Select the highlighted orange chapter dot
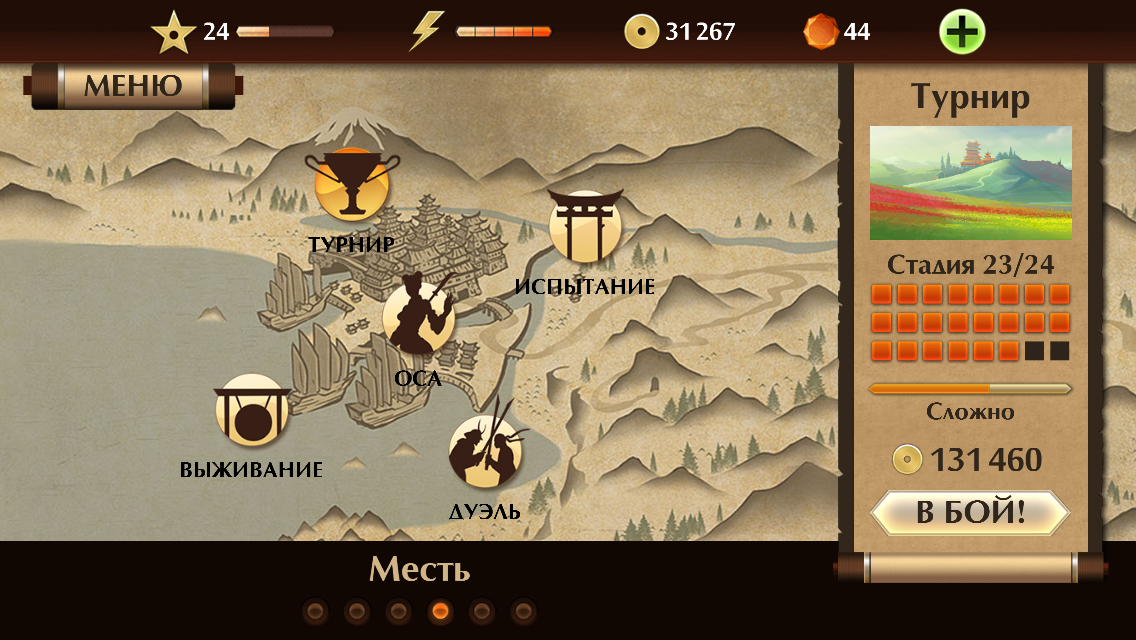 point(440,611)
